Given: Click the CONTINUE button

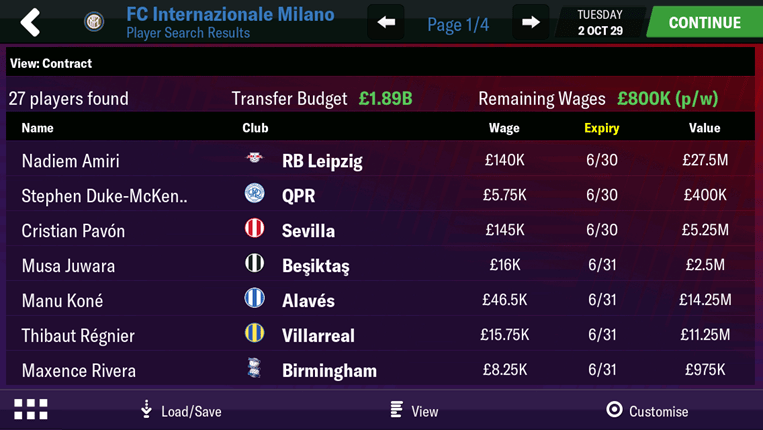Looking at the screenshot, I should 704,22.
